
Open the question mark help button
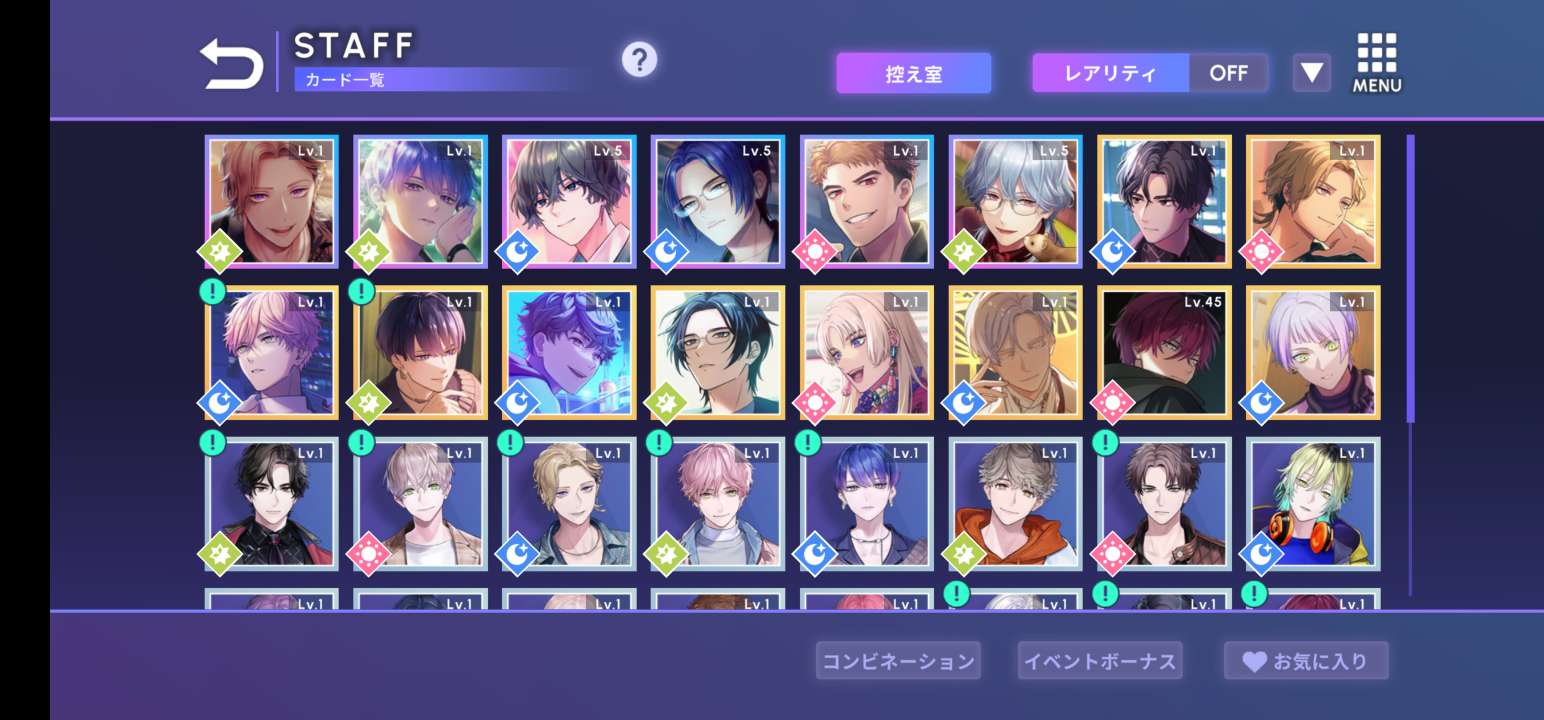tap(639, 60)
